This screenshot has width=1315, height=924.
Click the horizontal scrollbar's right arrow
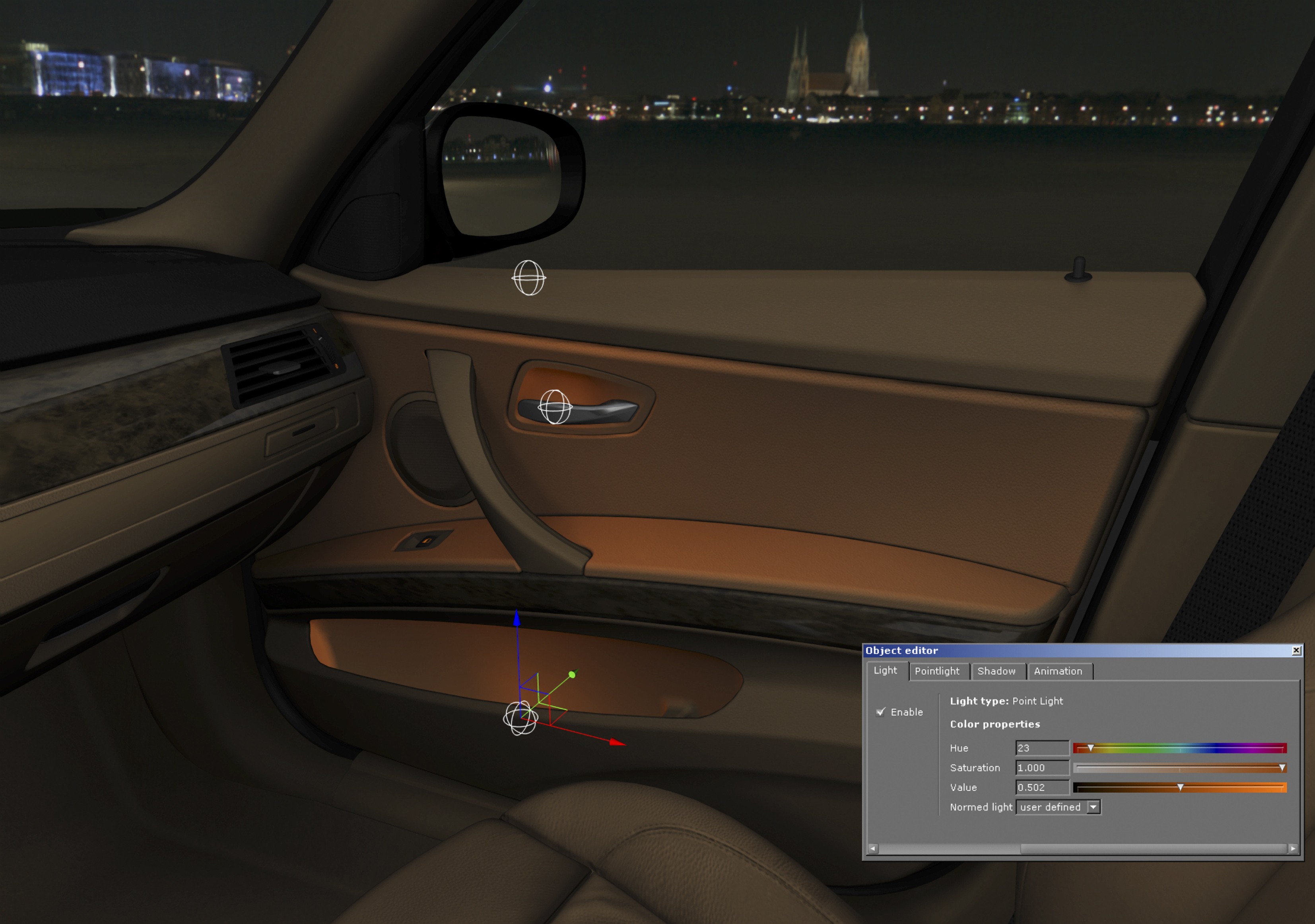[1293, 848]
